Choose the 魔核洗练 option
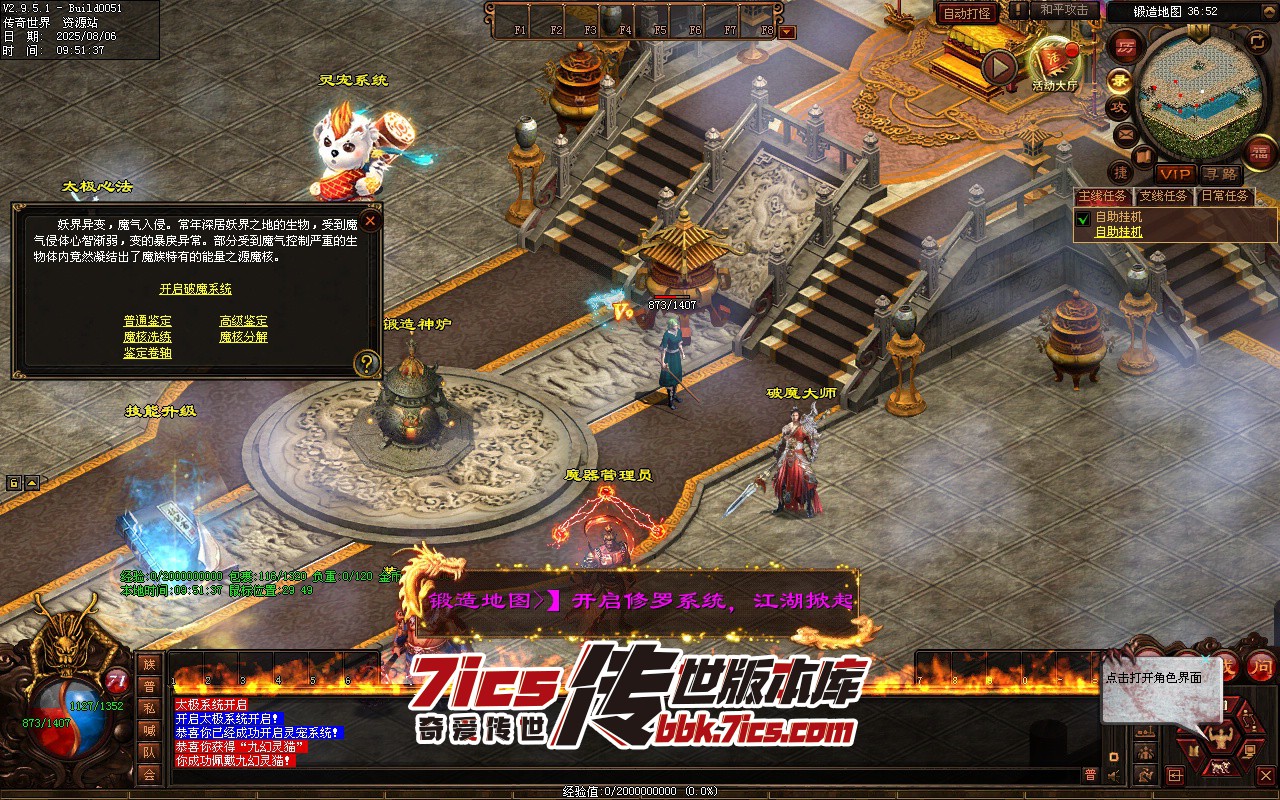 [148, 337]
